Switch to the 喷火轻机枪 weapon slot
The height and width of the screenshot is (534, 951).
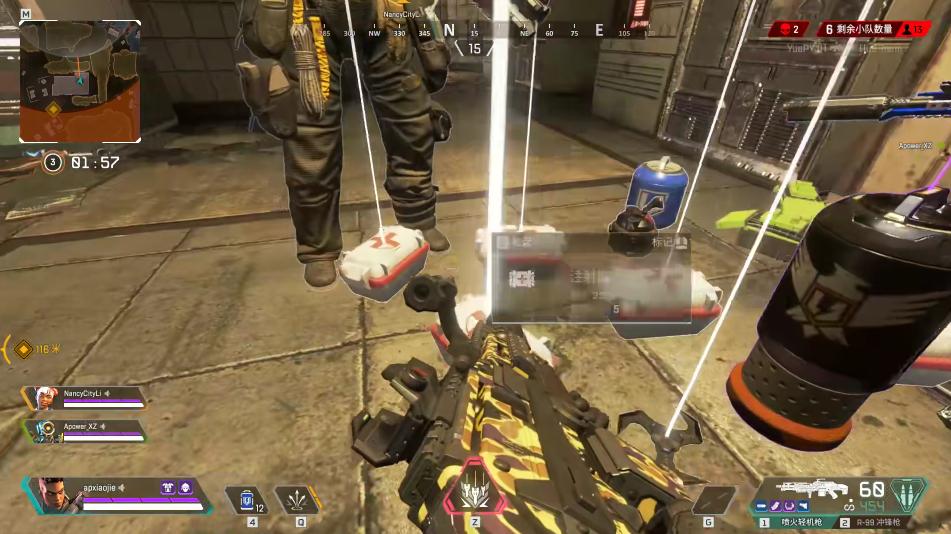click(798, 522)
